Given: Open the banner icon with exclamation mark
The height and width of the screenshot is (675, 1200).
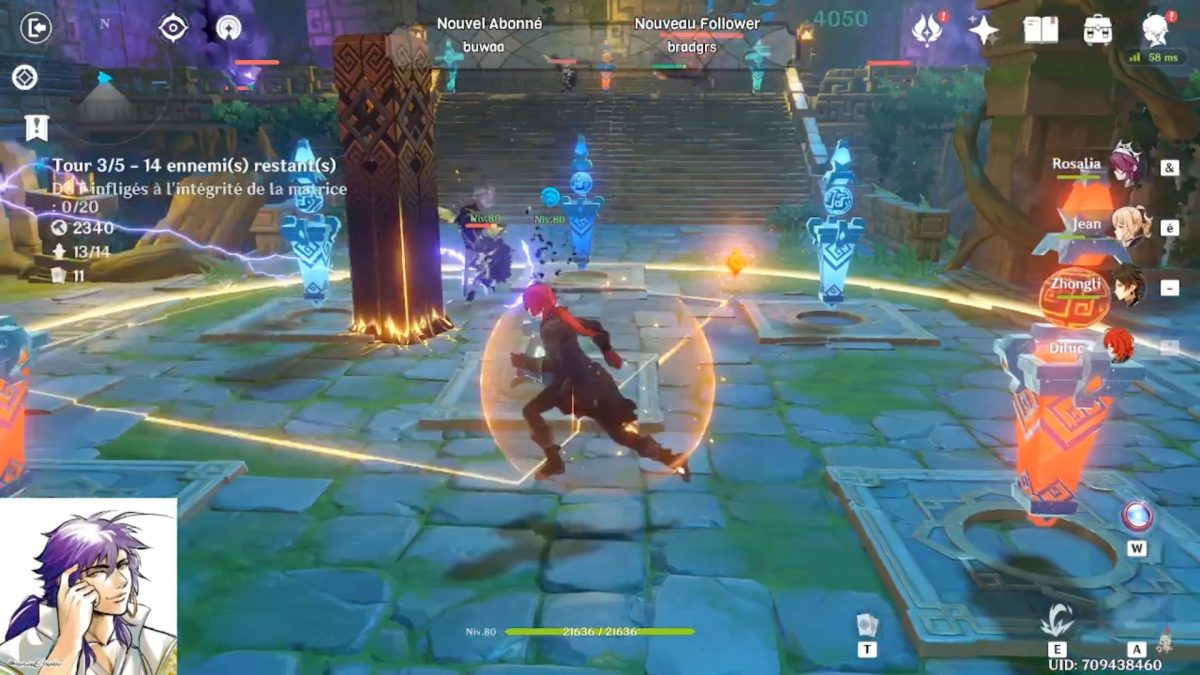Looking at the screenshot, I should point(37,128).
